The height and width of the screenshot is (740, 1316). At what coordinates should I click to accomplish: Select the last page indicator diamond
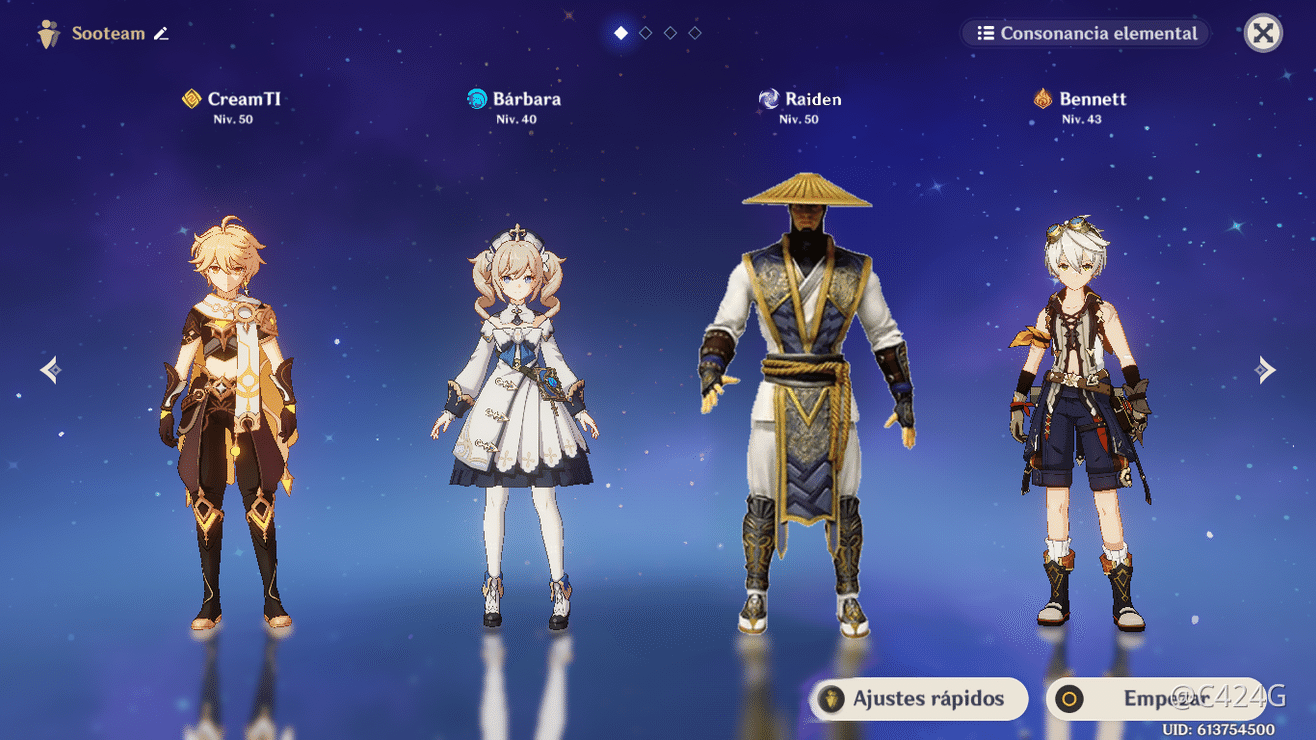click(x=694, y=32)
